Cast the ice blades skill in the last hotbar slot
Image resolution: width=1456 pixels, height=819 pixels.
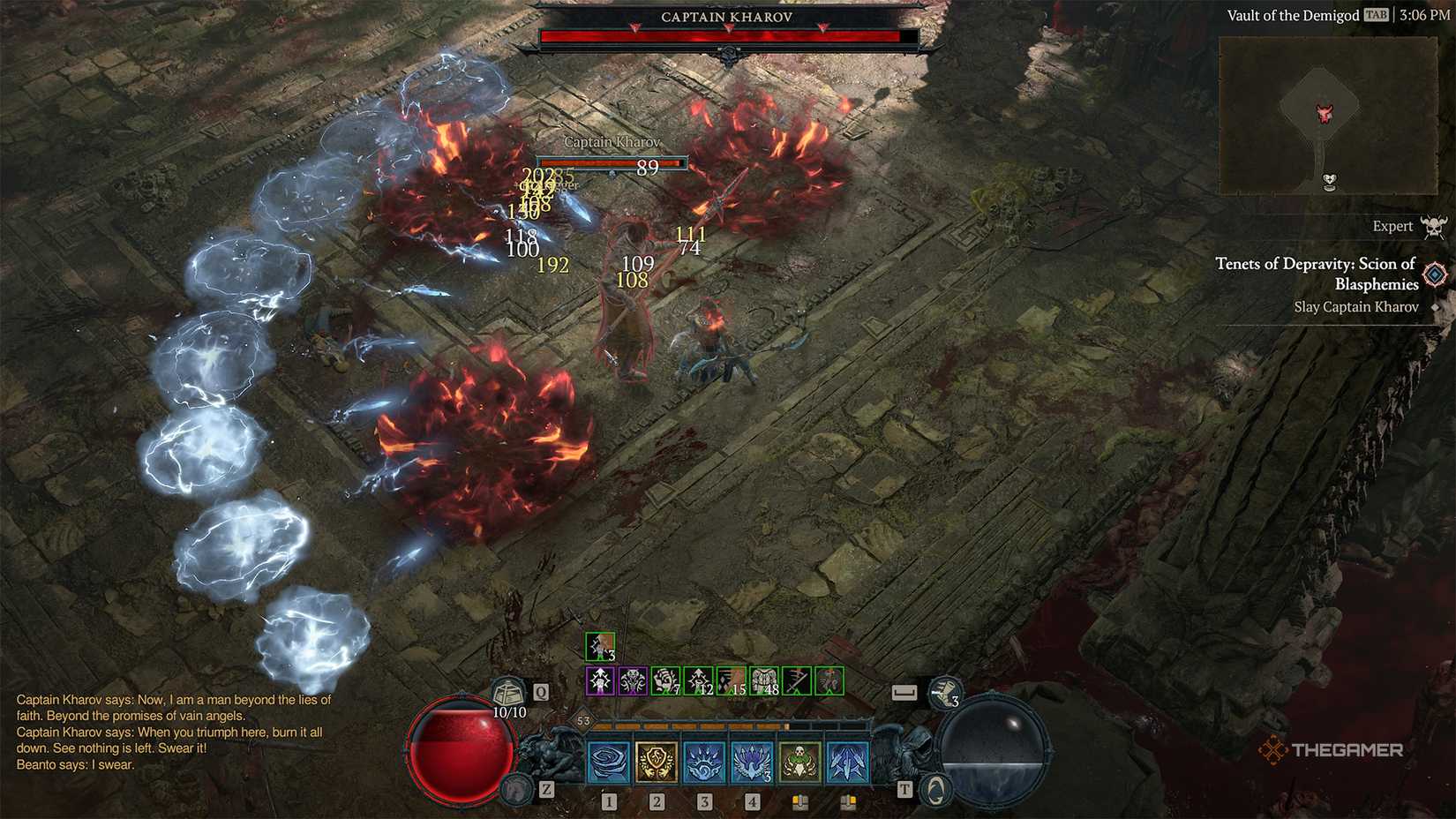point(846,760)
